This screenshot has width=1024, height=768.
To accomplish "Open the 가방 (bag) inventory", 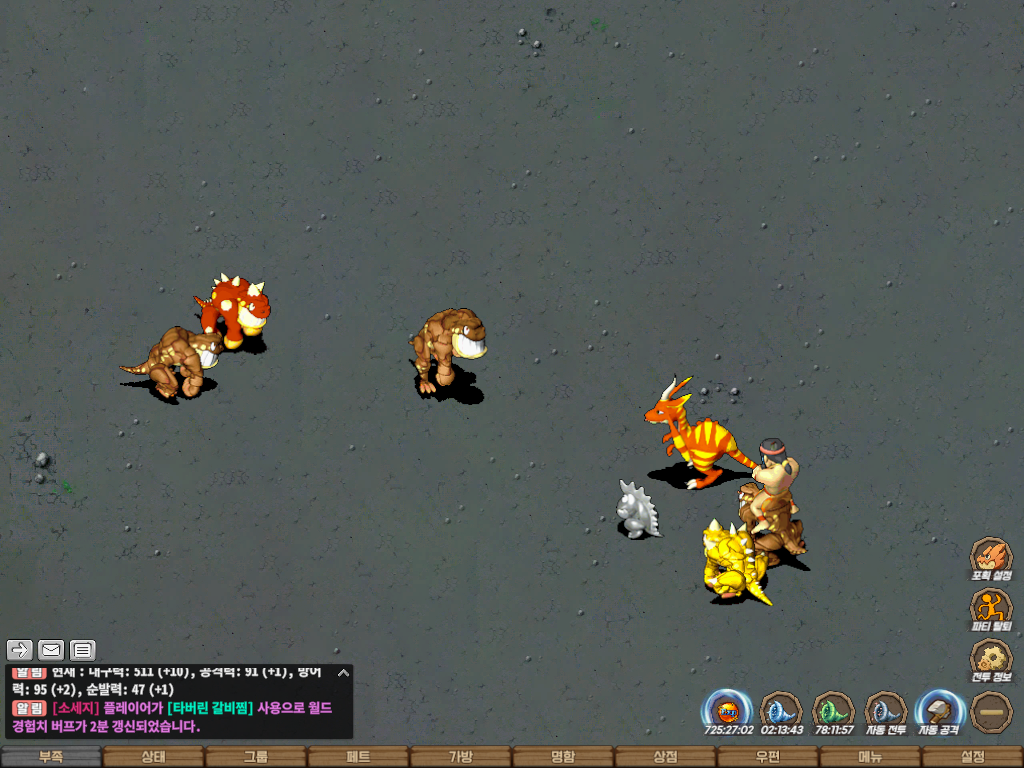I will point(460,757).
